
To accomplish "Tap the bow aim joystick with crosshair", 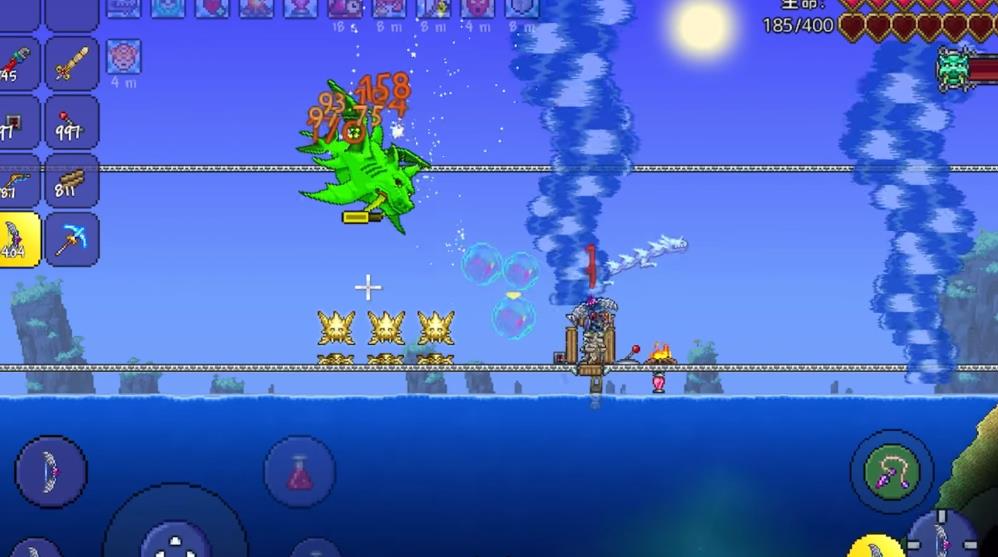I will coord(941,535).
